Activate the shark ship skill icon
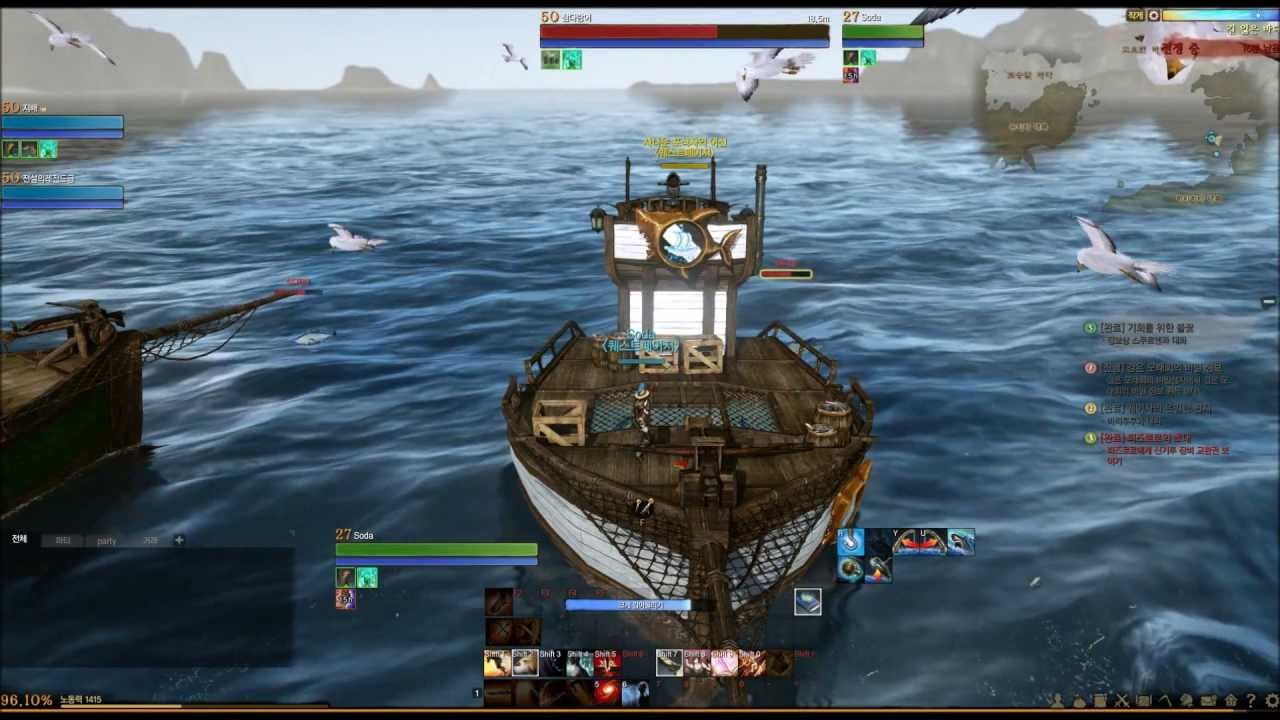 pos(961,542)
